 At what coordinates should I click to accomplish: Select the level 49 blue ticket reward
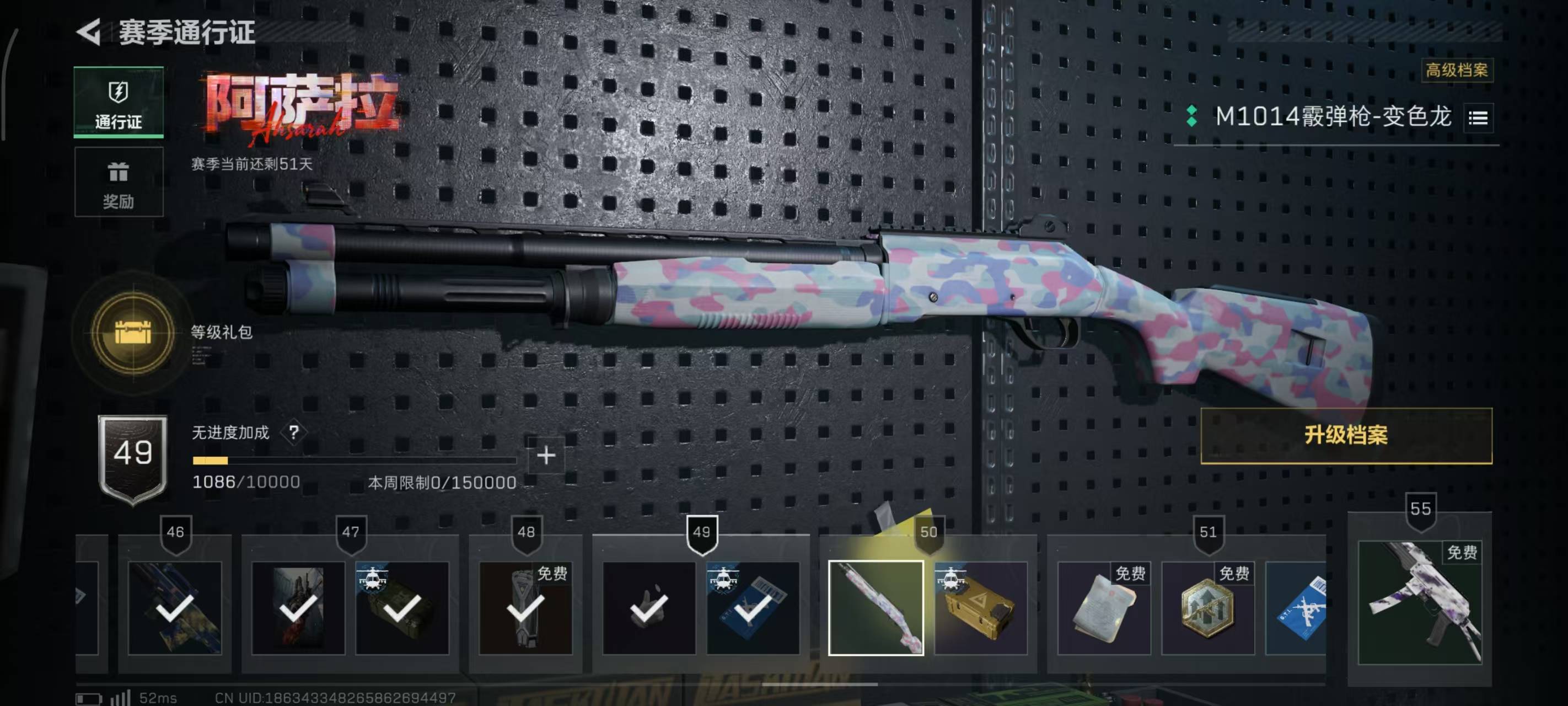[x=753, y=608]
